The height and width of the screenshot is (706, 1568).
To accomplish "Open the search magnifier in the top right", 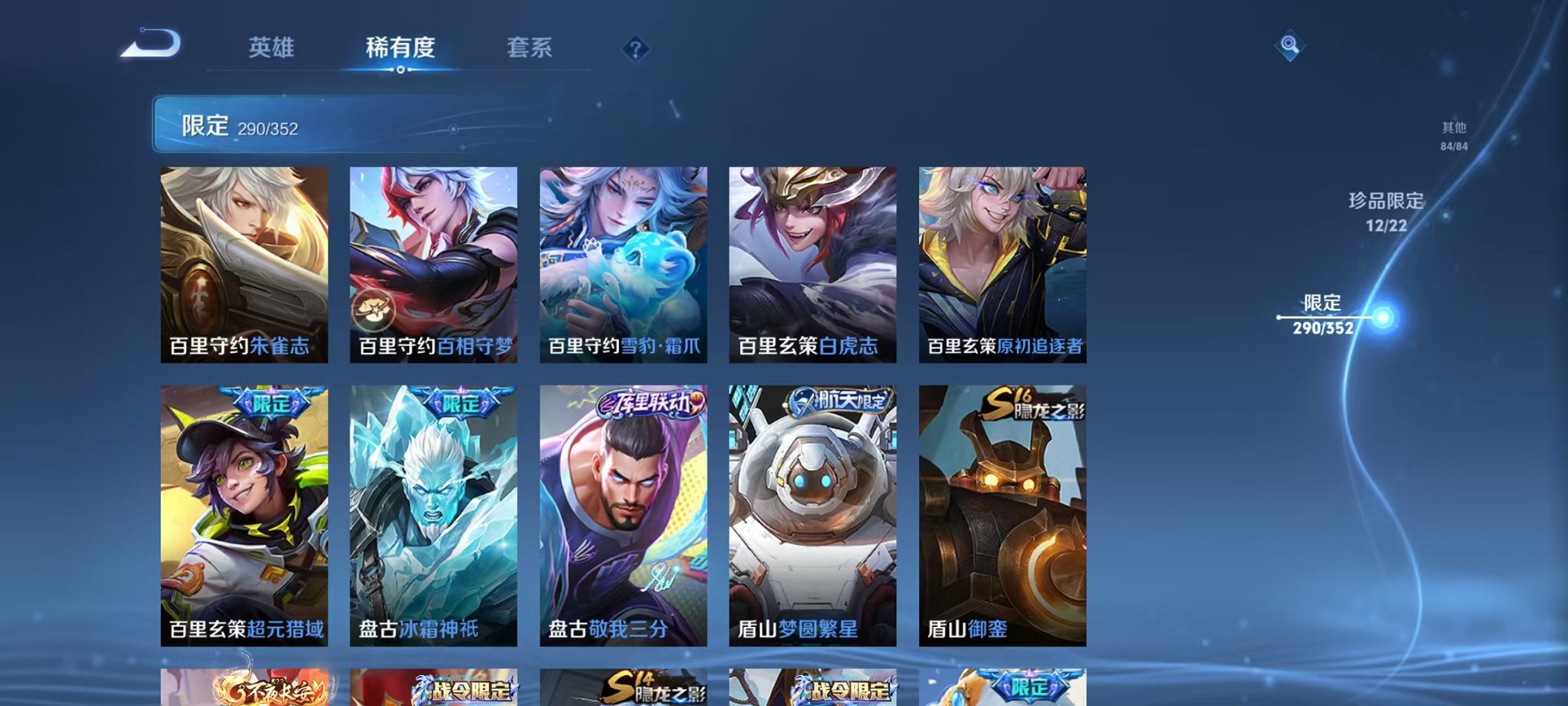I will [1290, 46].
